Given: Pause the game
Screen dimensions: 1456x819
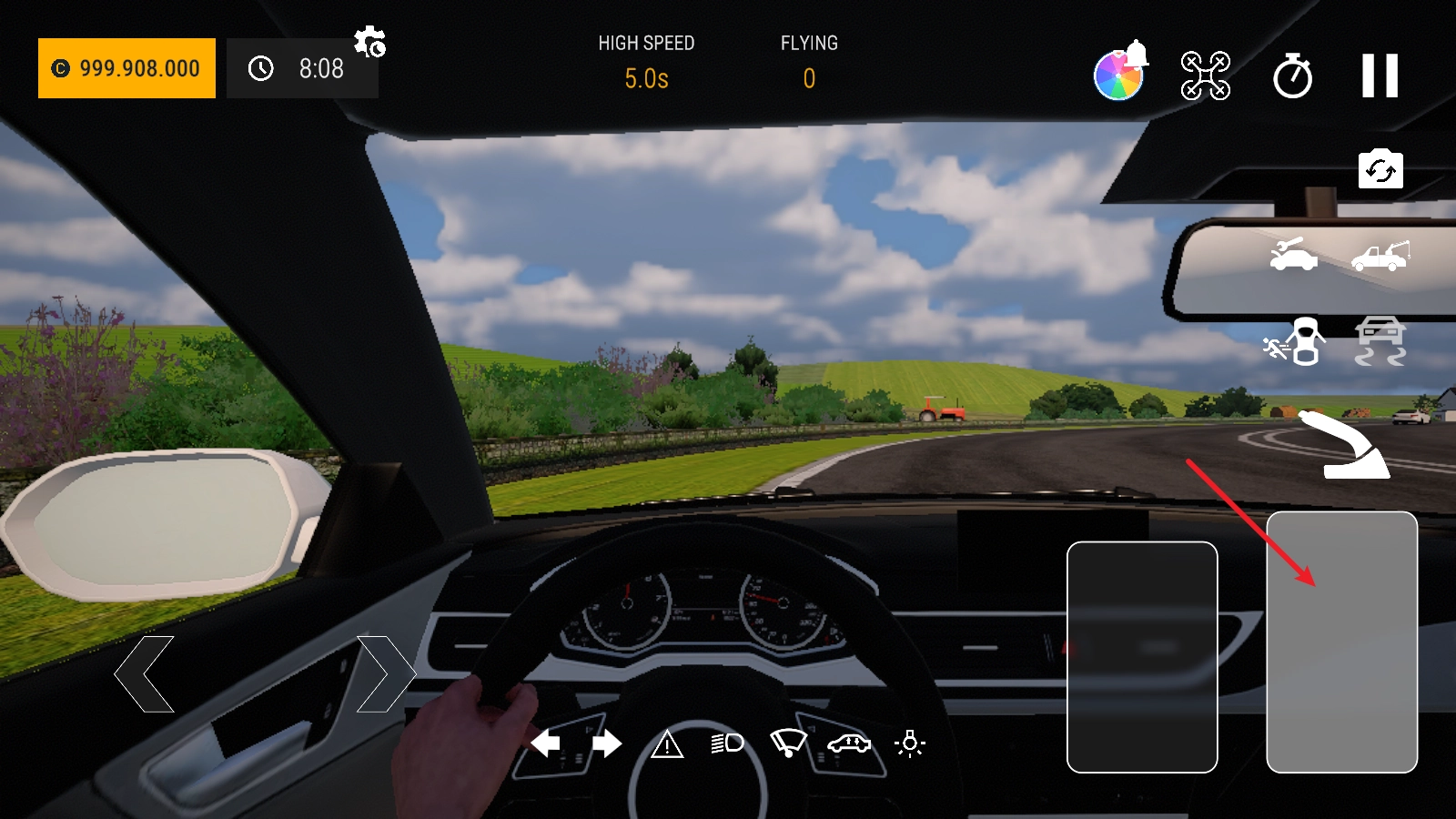Looking at the screenshot, I should [1380, 76].
